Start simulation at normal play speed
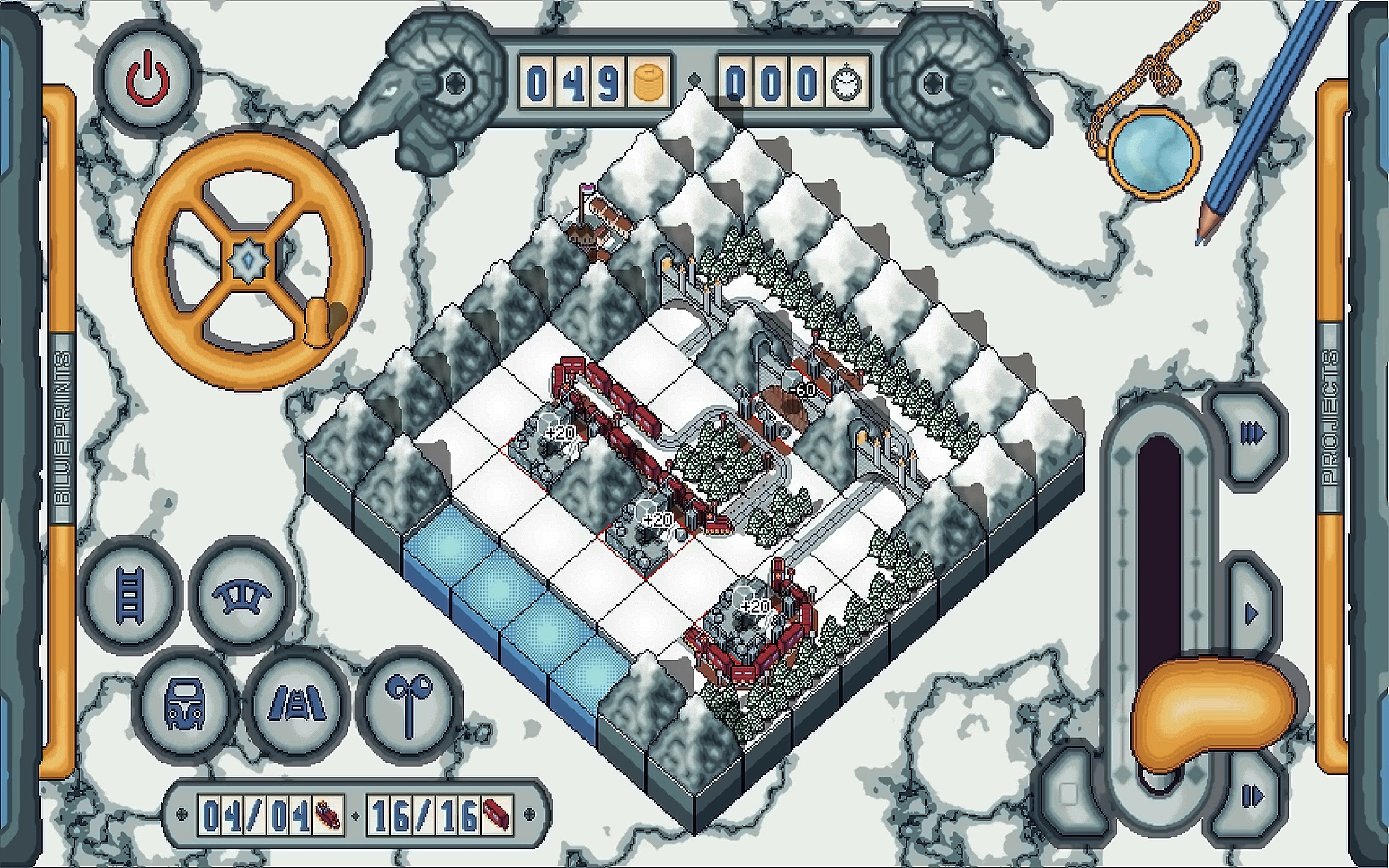This screenshot has height=868, width=1389. coord(1251,613)
